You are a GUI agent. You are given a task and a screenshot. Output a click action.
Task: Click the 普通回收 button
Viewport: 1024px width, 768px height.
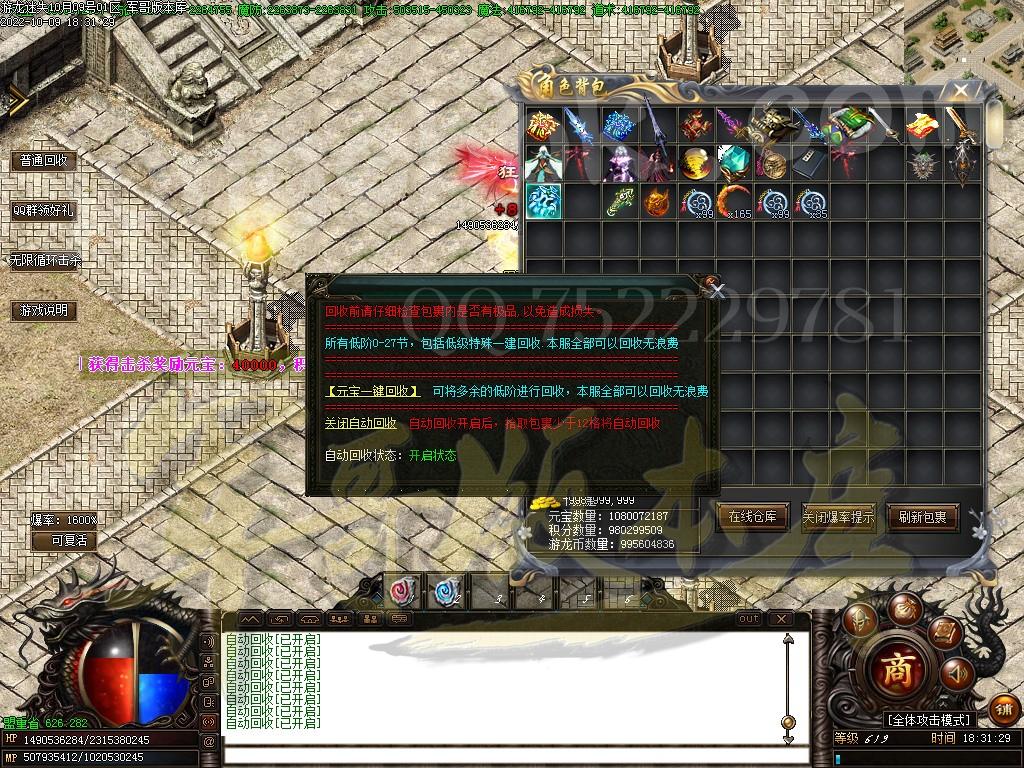[x=43, y=160]
